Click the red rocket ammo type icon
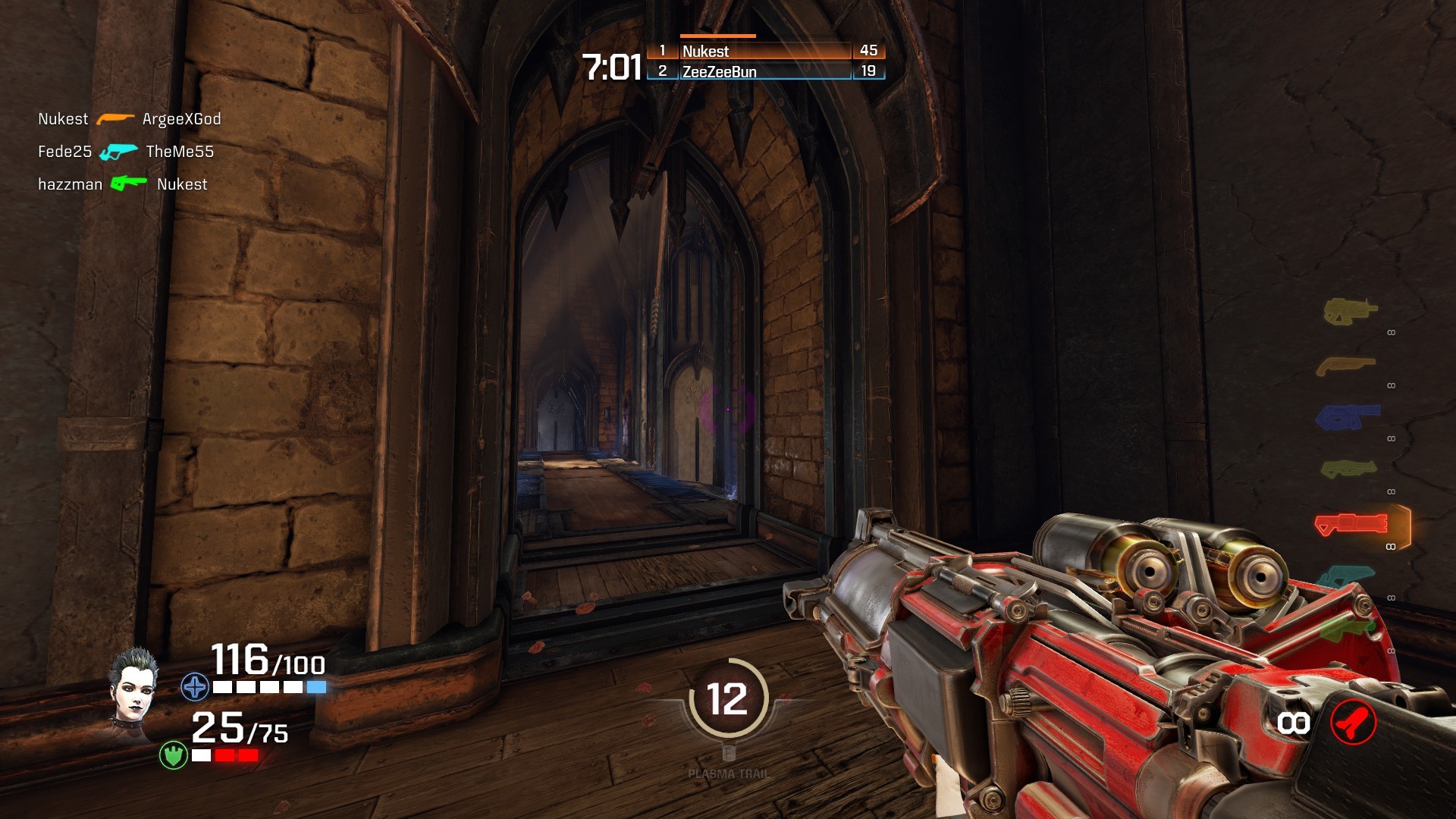 click(1353, 723)
